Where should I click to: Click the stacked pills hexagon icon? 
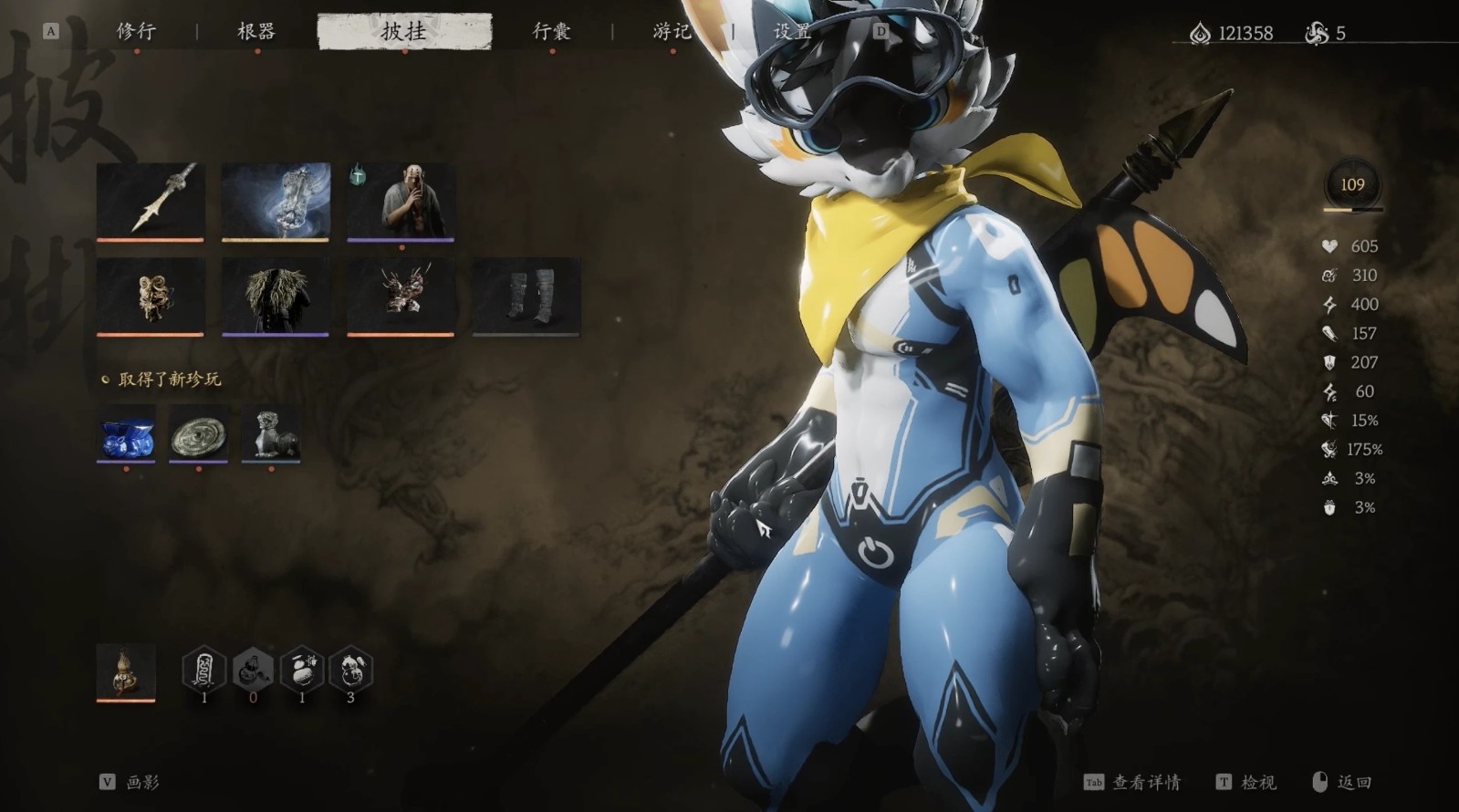[302, 671]
